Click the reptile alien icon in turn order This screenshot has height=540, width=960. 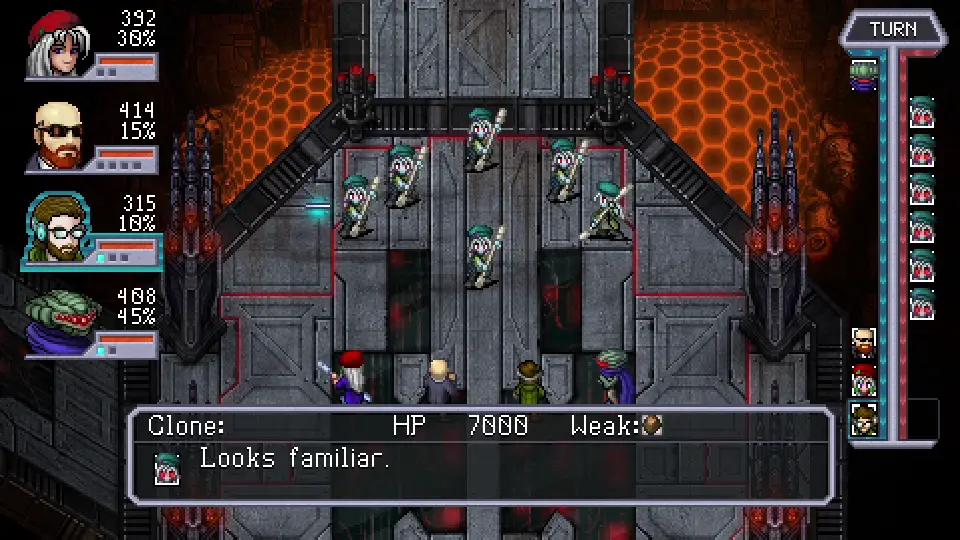point(864,74)
